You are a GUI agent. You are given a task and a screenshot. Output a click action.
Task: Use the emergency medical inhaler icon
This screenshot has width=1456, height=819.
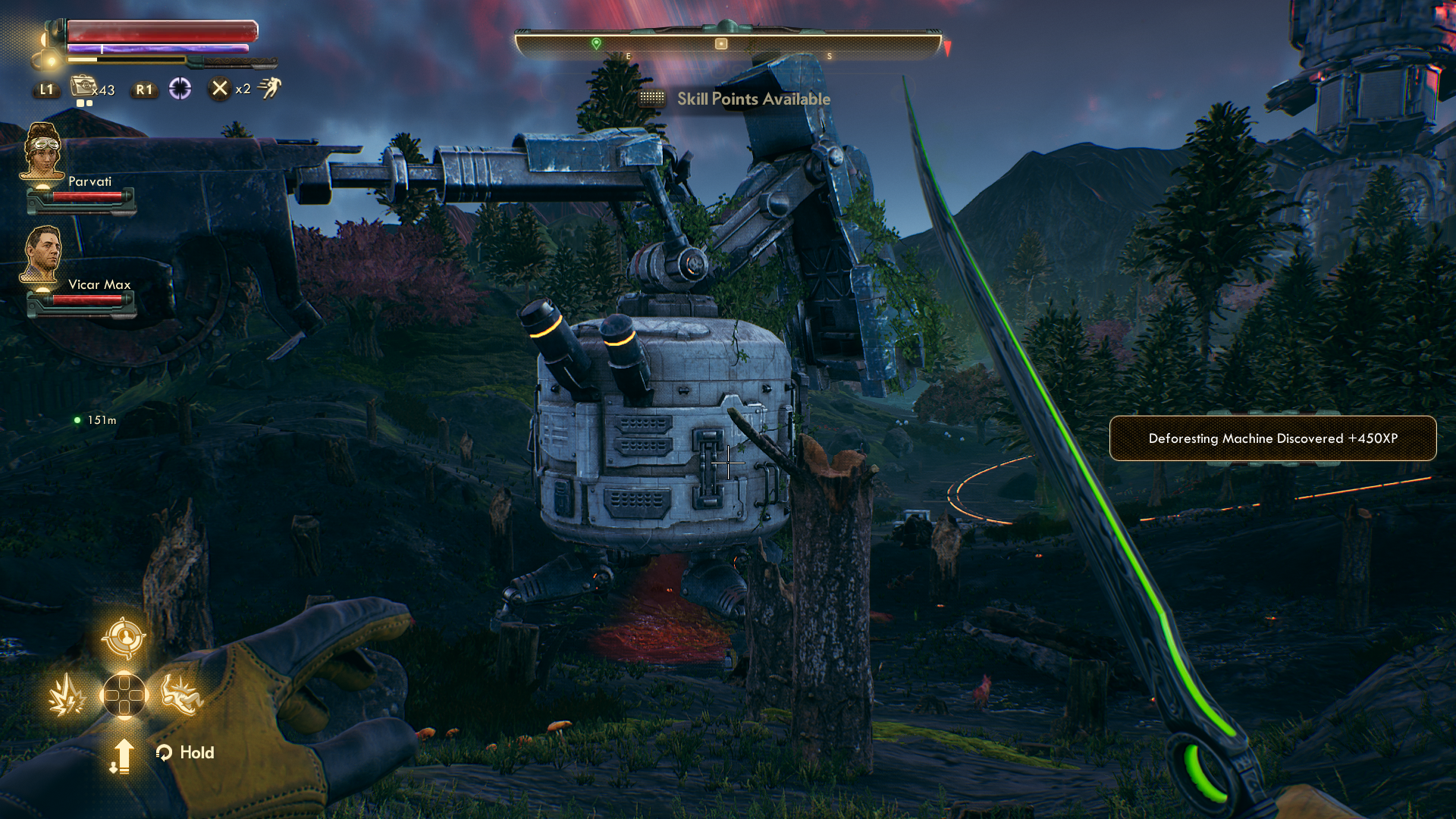pyautogui.click(x=83, y=86)
